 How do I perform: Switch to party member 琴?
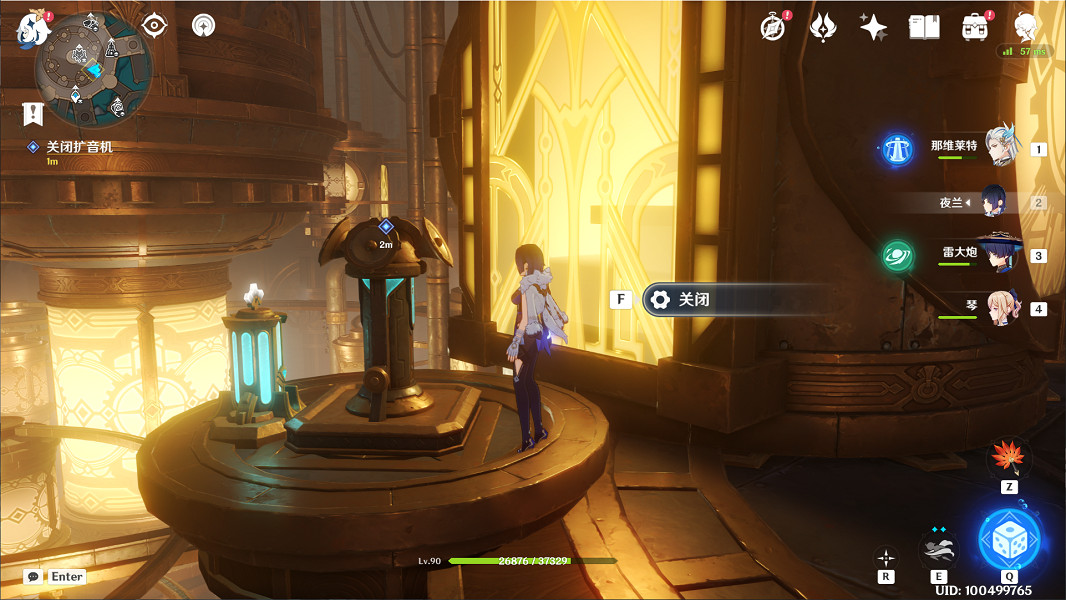pyautogui.click(x=1000, y=307)
